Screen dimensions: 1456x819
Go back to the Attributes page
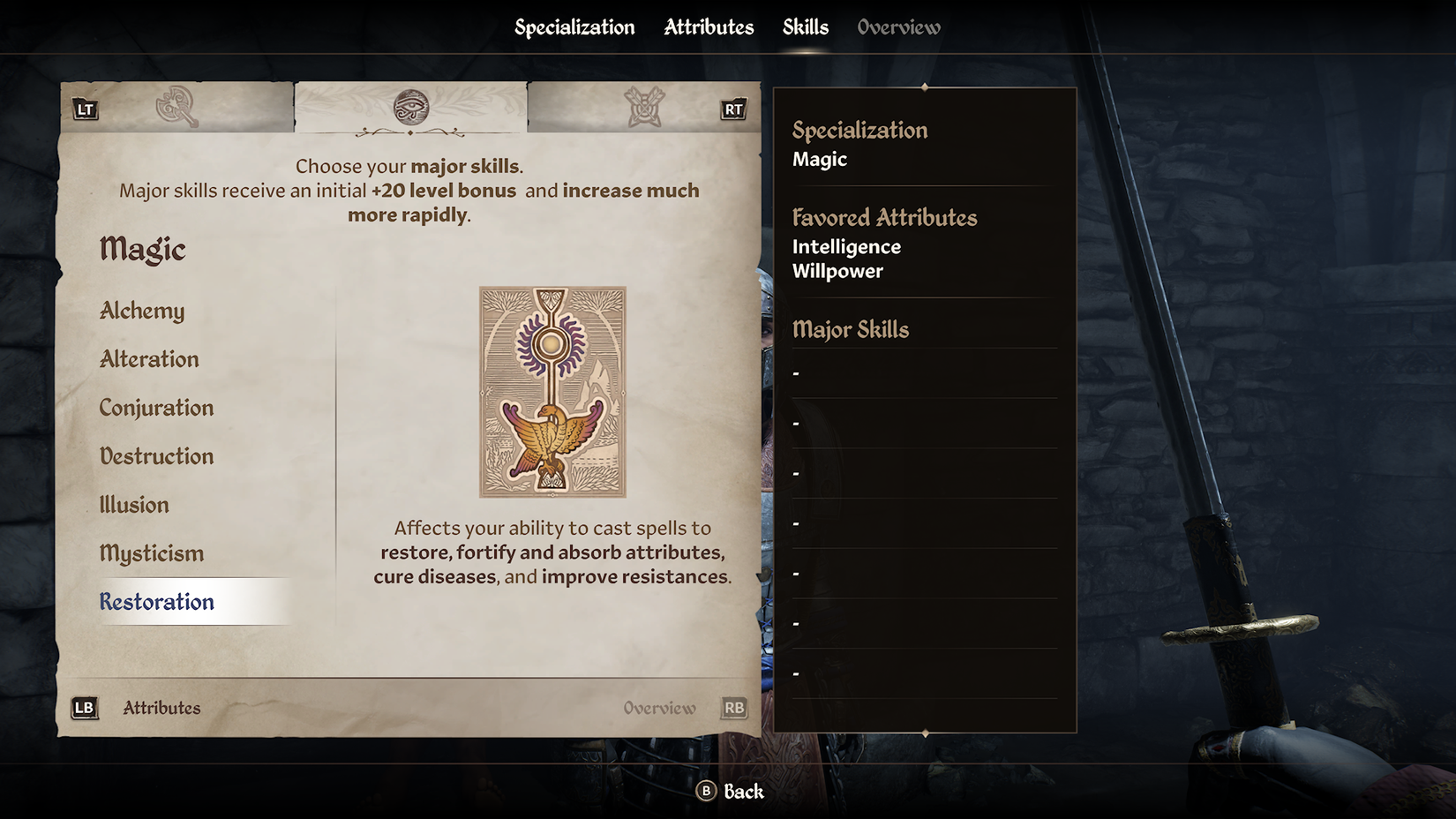tap(137, 708)
